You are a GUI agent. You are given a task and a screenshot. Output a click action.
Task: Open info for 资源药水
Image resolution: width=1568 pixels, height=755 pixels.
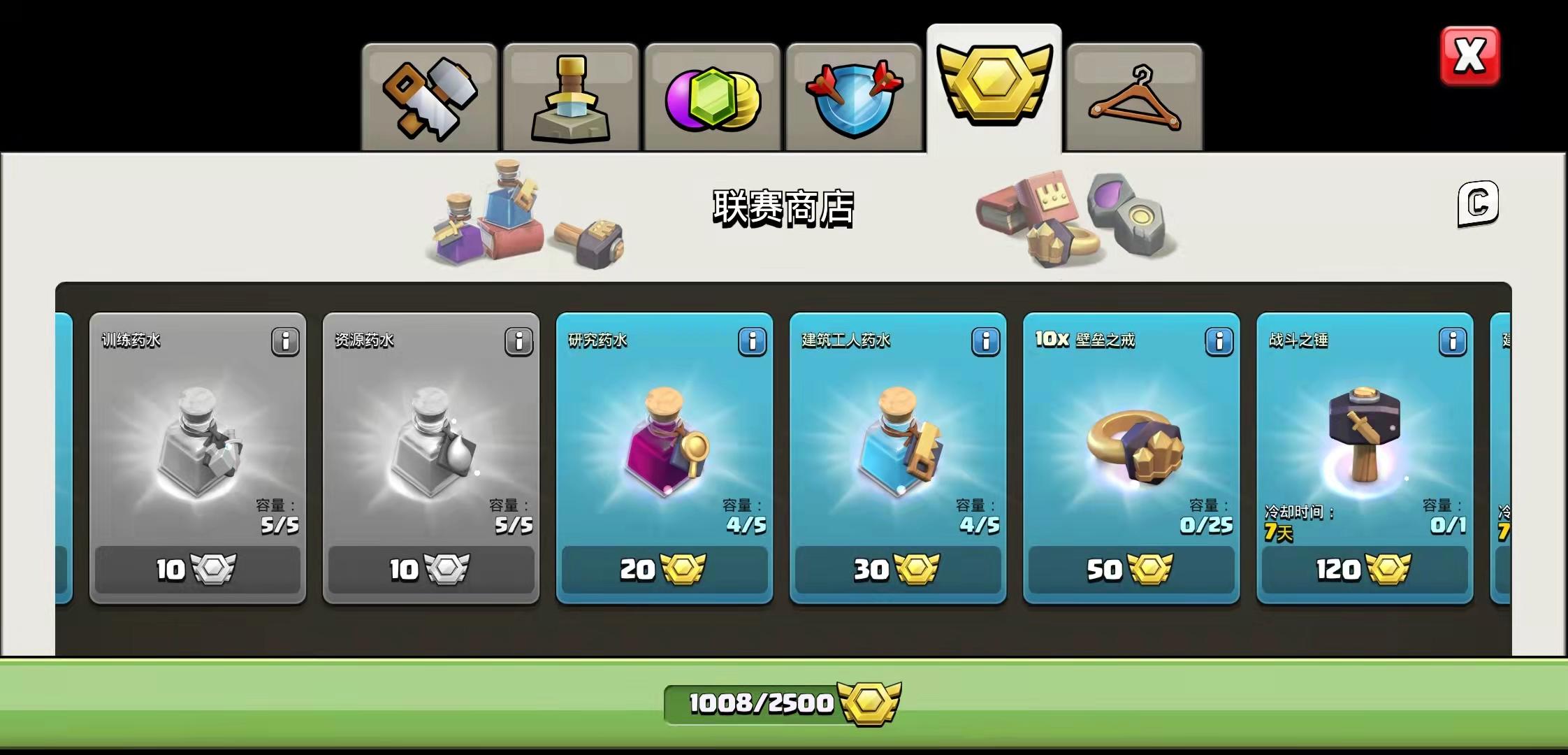pos(518,342)
